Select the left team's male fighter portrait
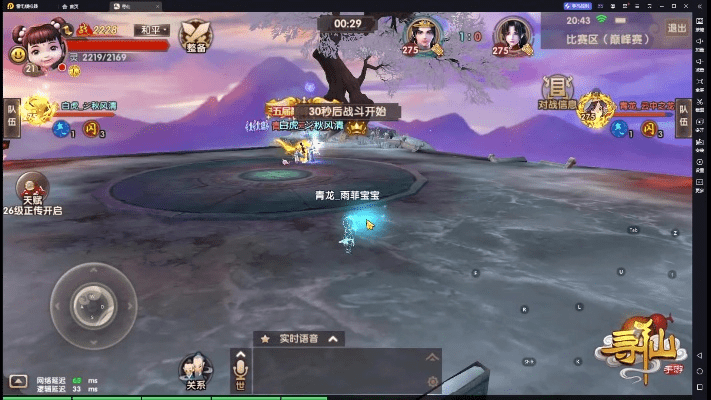 click(424, 37)
